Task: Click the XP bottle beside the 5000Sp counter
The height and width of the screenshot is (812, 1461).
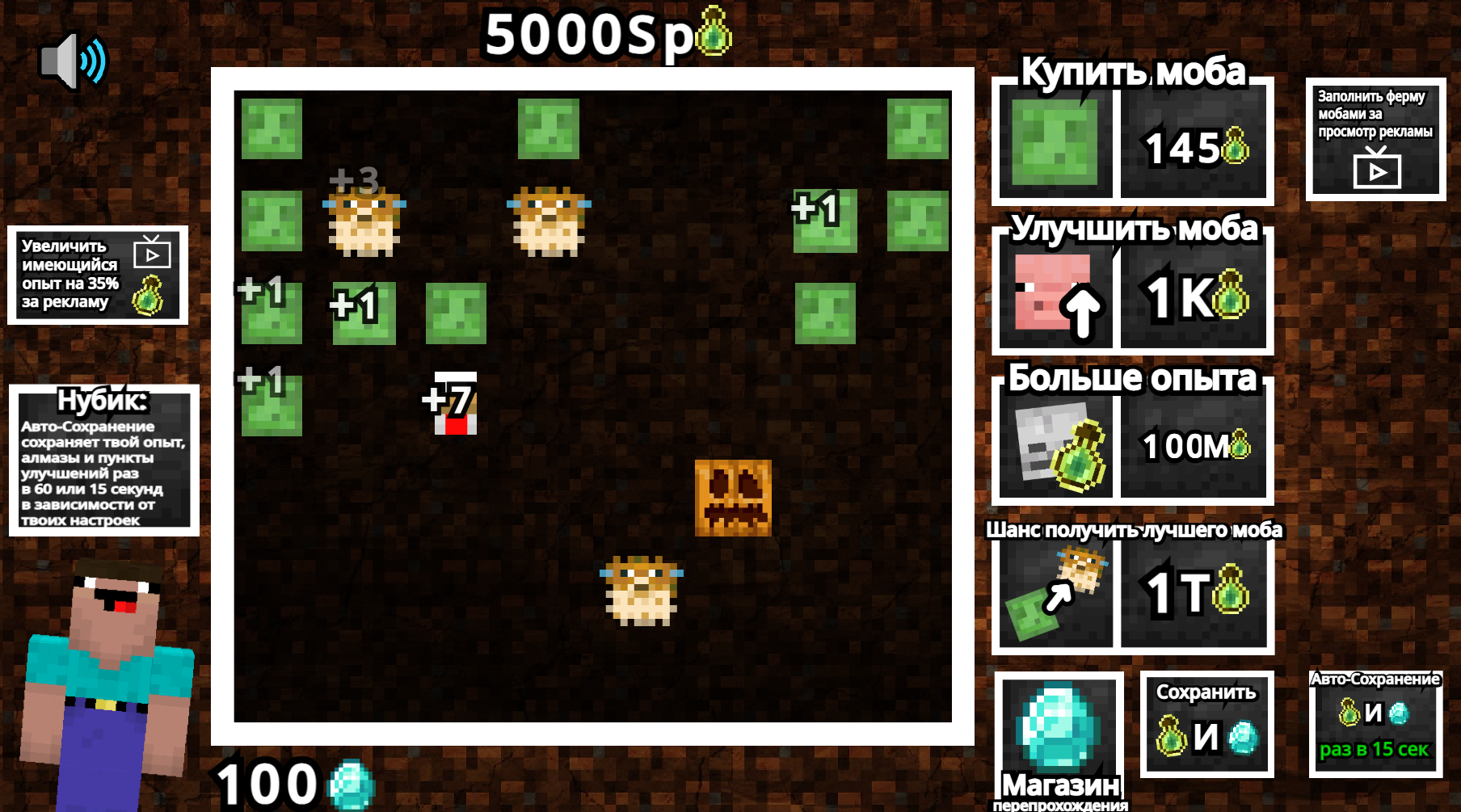Action: [709, 32]
